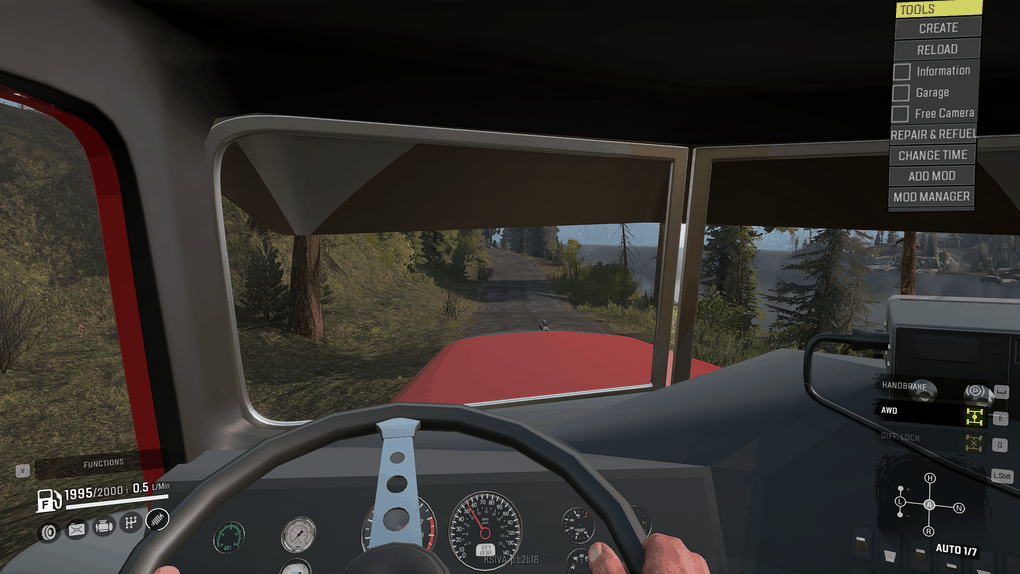Viewport: 1020px width, 574px height.
Task: Click the ADD MOD button
Action: (932, 176)
